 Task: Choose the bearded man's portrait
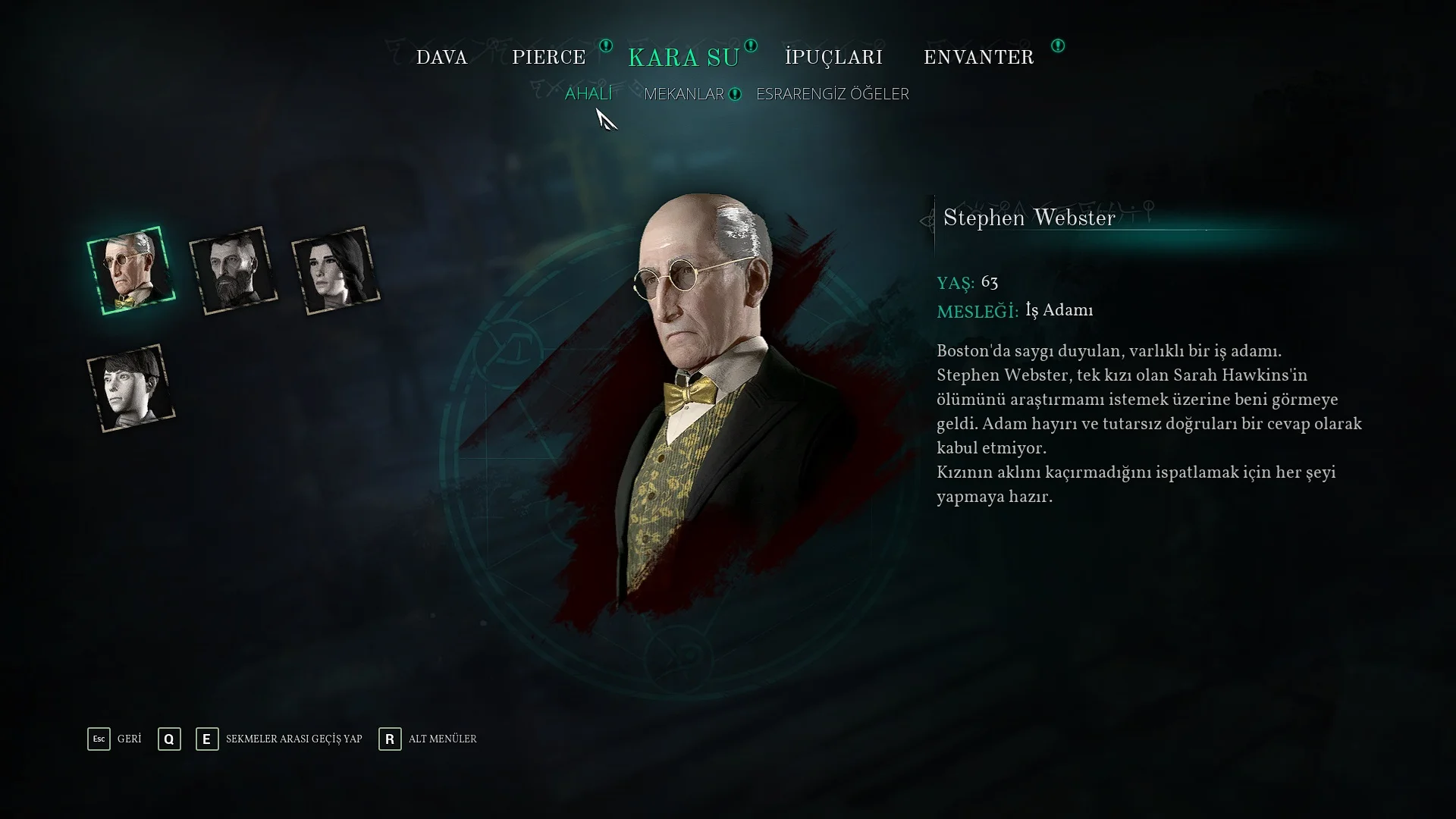pos(234,271)
